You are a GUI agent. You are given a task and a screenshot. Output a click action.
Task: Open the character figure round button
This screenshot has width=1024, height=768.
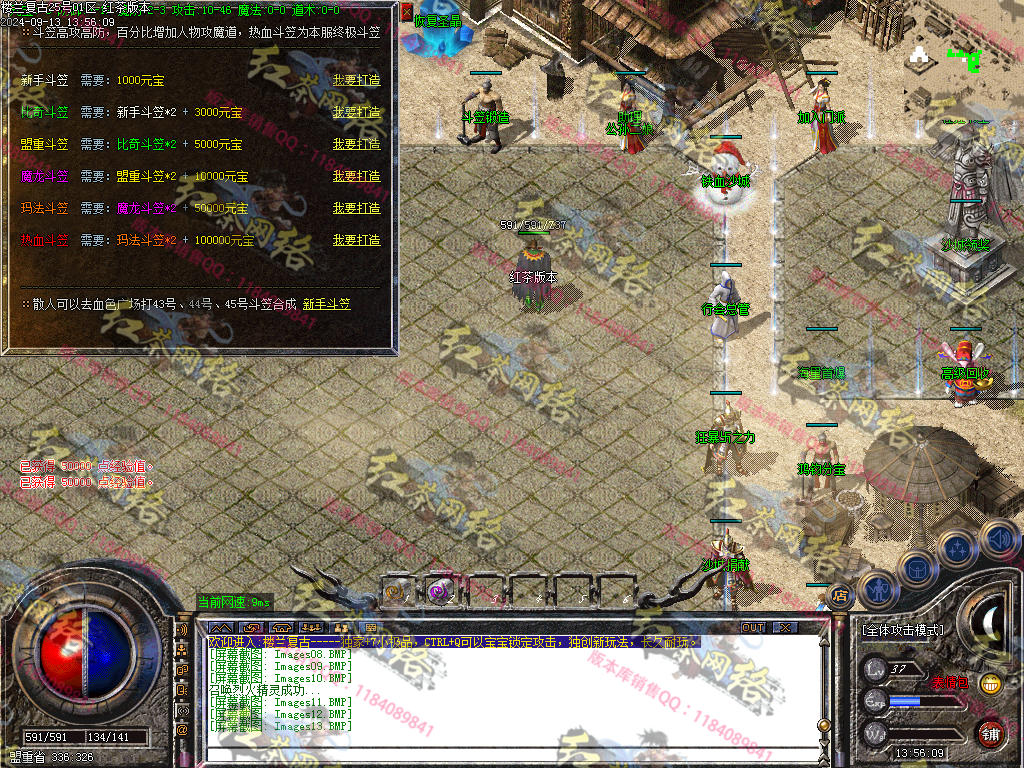(x=876, y=590)
